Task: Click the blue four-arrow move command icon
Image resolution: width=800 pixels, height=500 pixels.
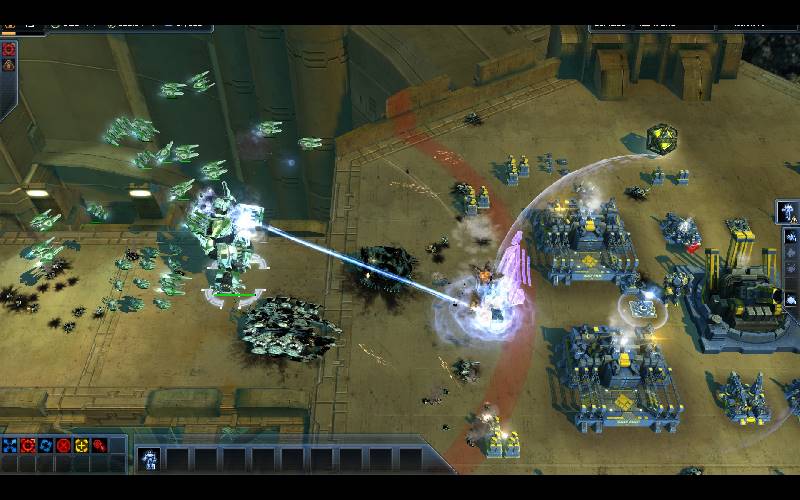Action: [x=10, y=445]
